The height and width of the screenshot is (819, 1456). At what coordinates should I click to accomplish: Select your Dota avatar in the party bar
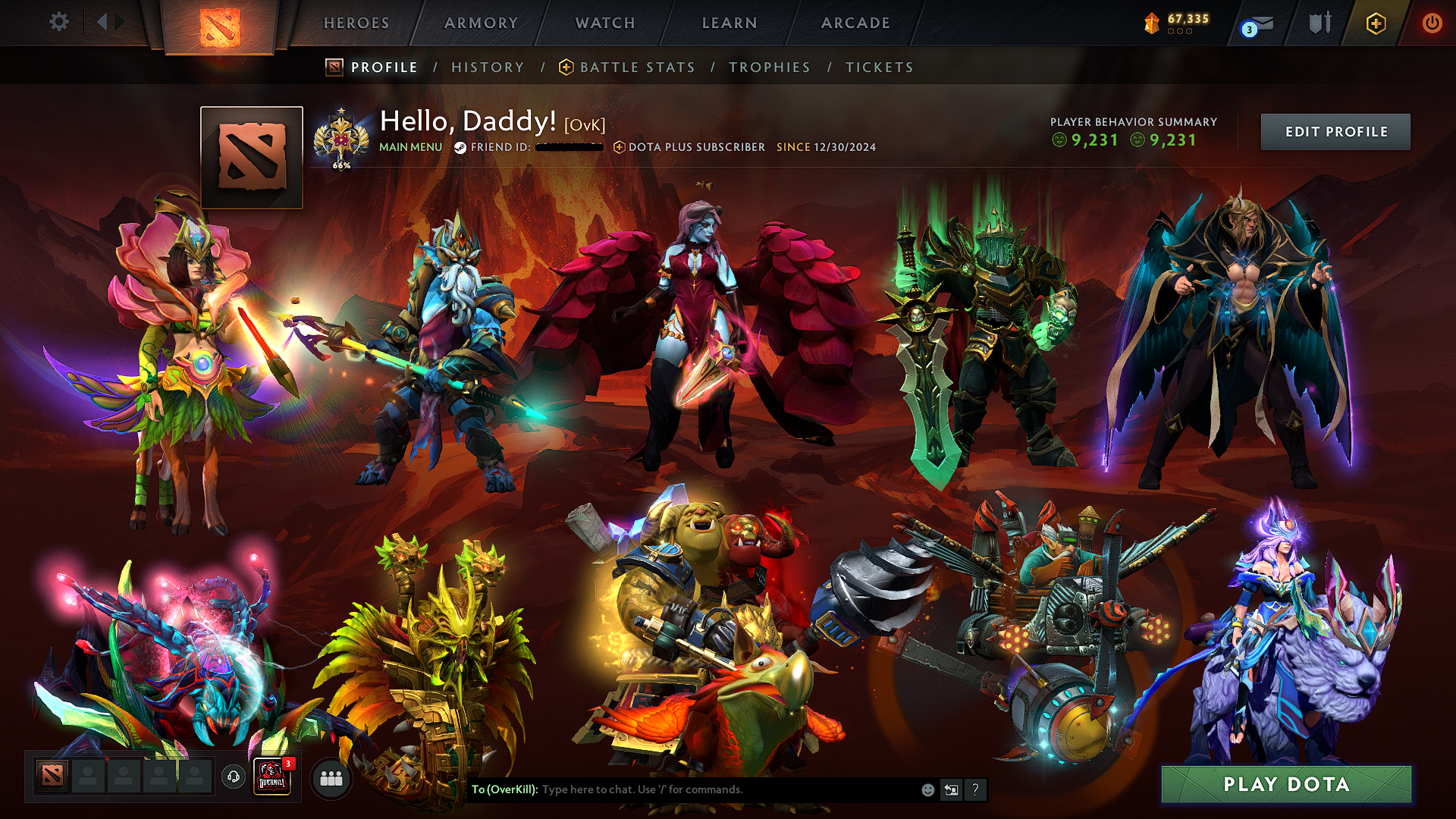tap(53, 776)
